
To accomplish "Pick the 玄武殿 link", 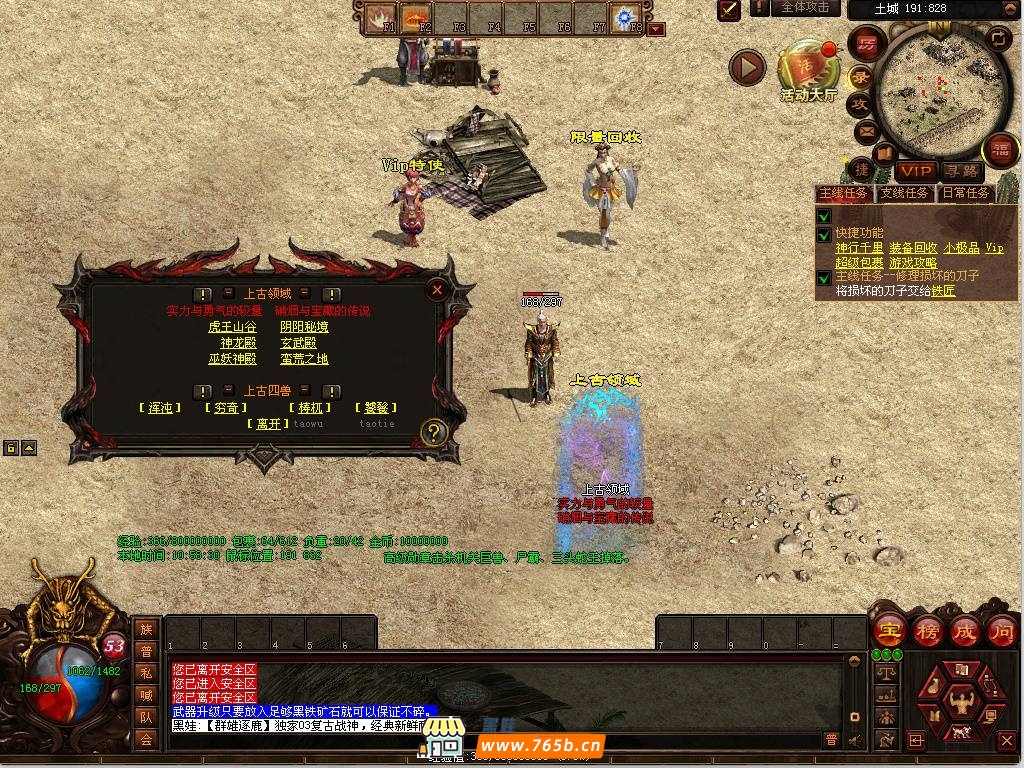I will pos(298,343).
